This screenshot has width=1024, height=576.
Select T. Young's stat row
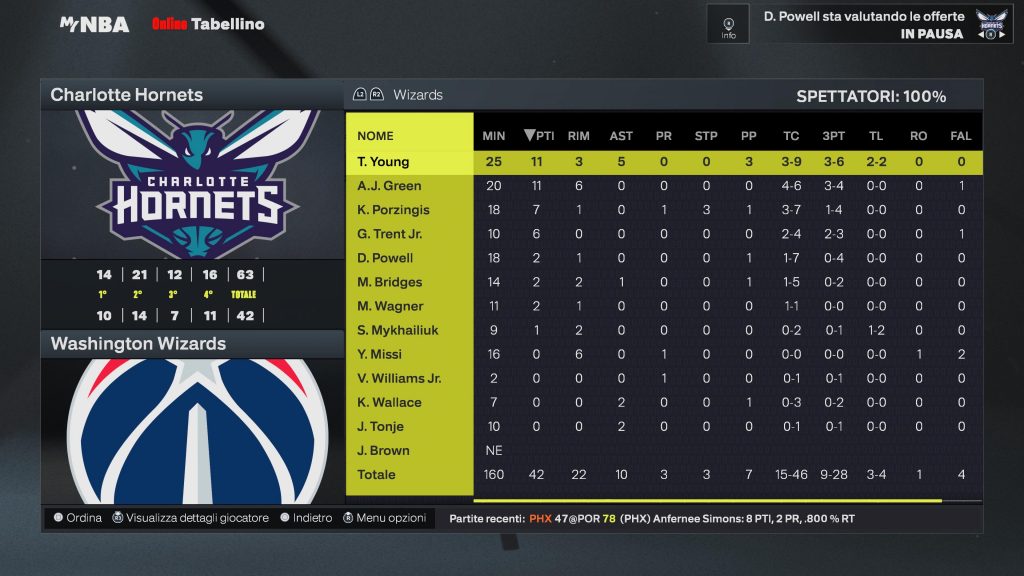pos(383,162)
